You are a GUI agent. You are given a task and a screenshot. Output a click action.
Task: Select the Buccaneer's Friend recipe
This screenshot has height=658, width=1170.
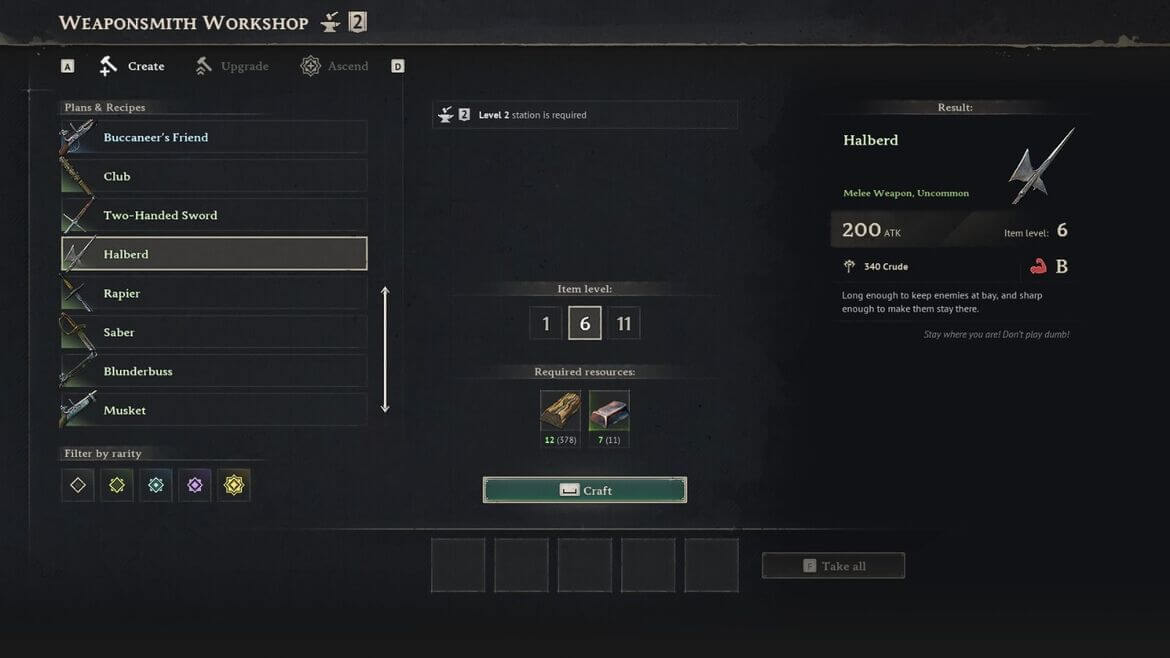tap(214, 137)
